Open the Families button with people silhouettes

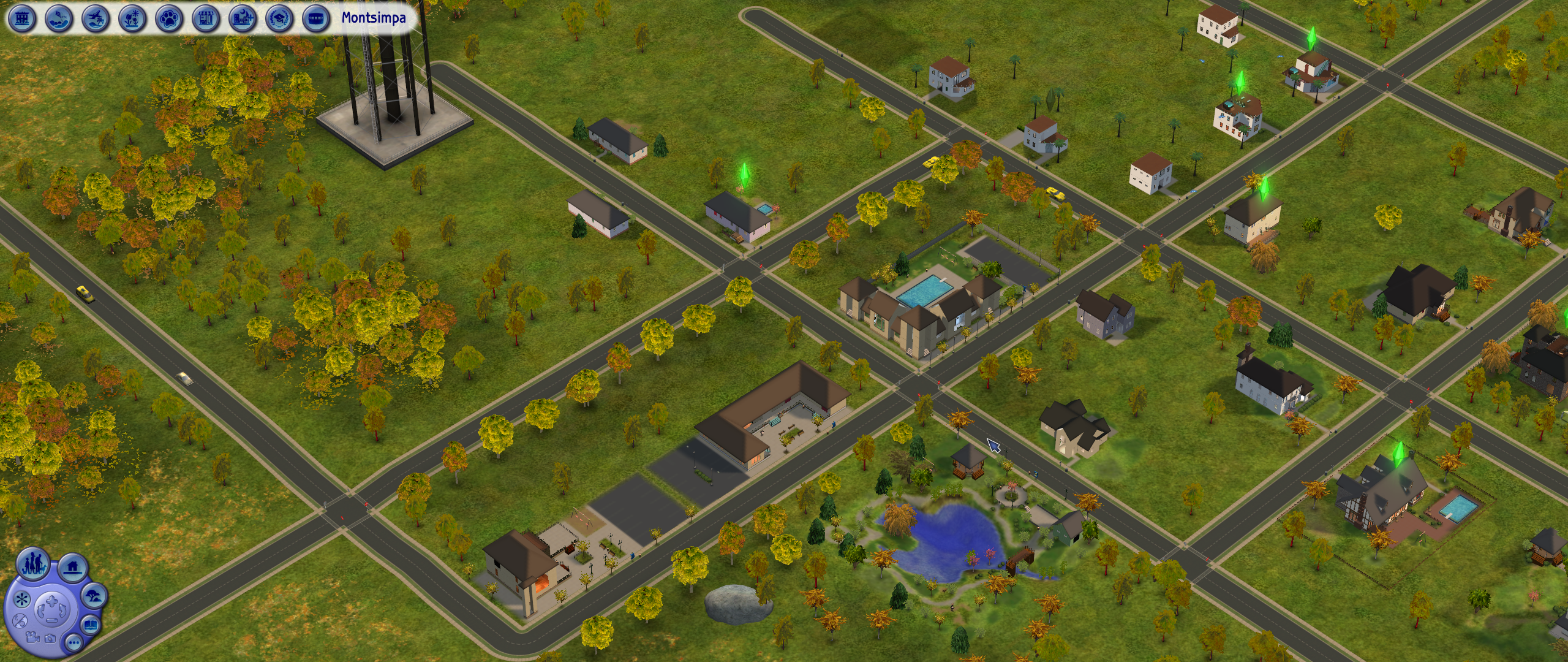34,565
